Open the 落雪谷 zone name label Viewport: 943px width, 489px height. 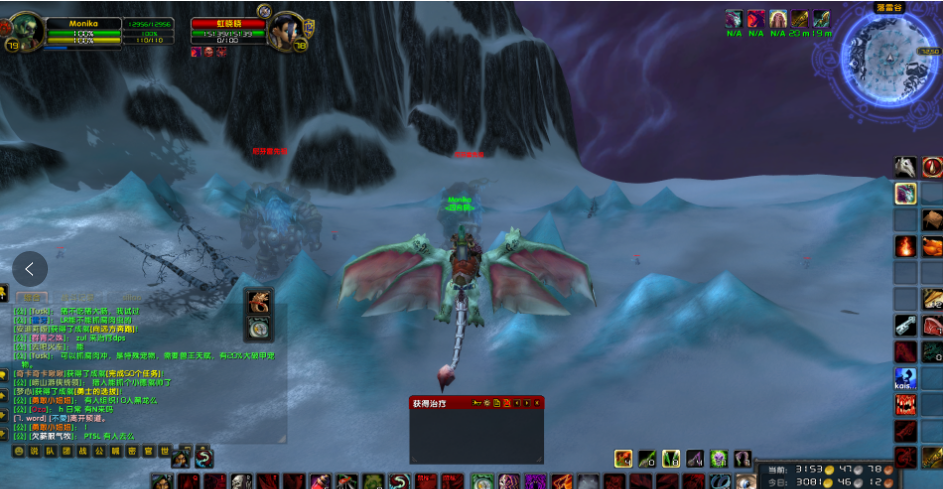point(887,7)
